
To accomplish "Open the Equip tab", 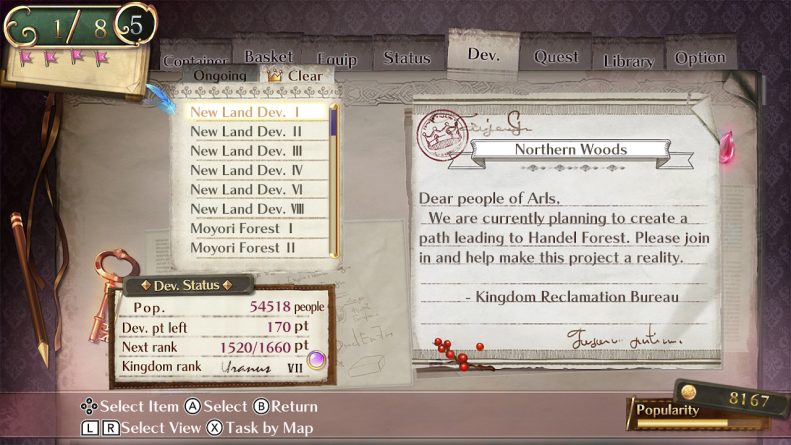I will click(x=336, y=60).
